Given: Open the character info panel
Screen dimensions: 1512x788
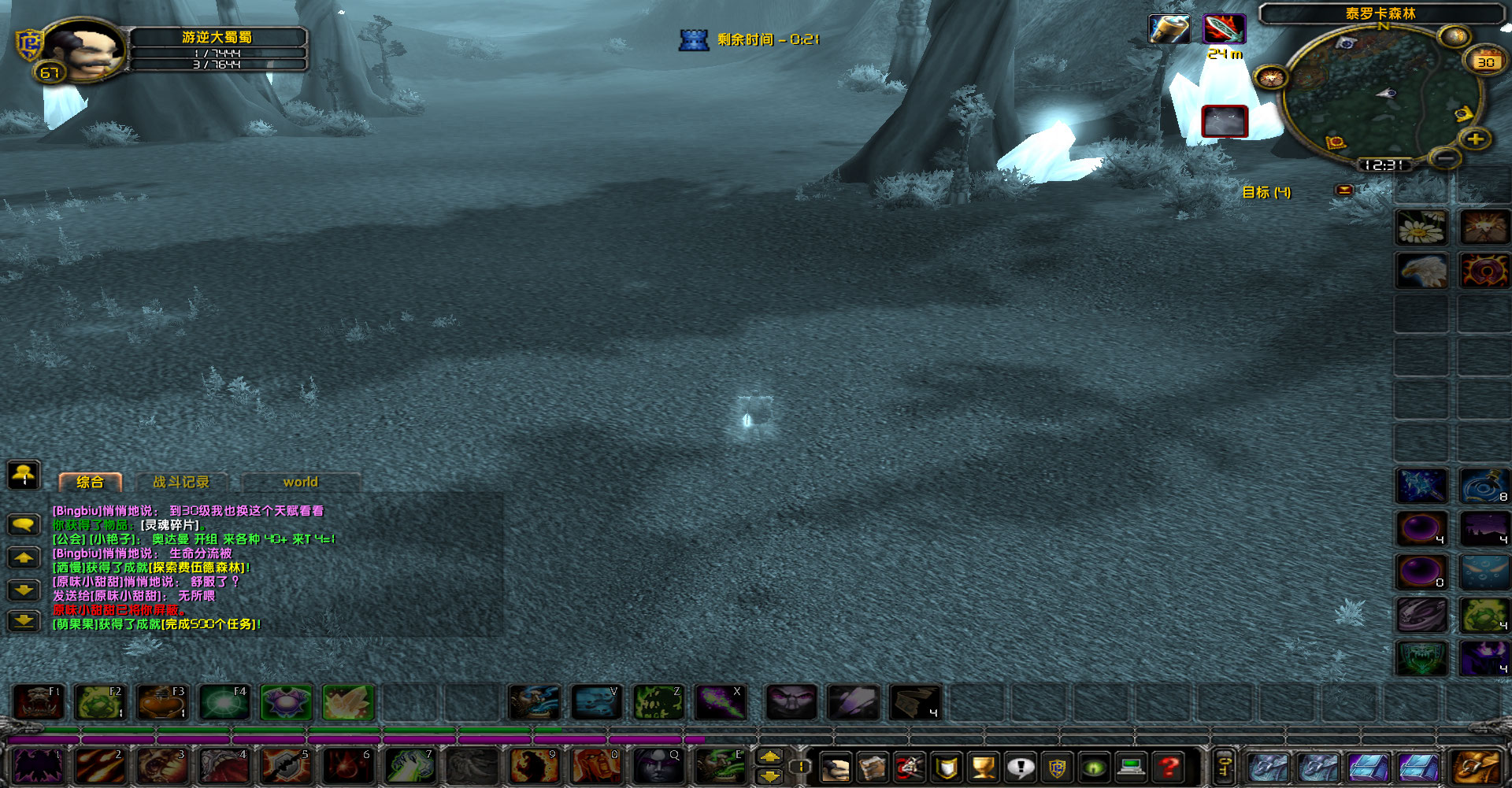Looking at the screenshot, I should 836,765.
